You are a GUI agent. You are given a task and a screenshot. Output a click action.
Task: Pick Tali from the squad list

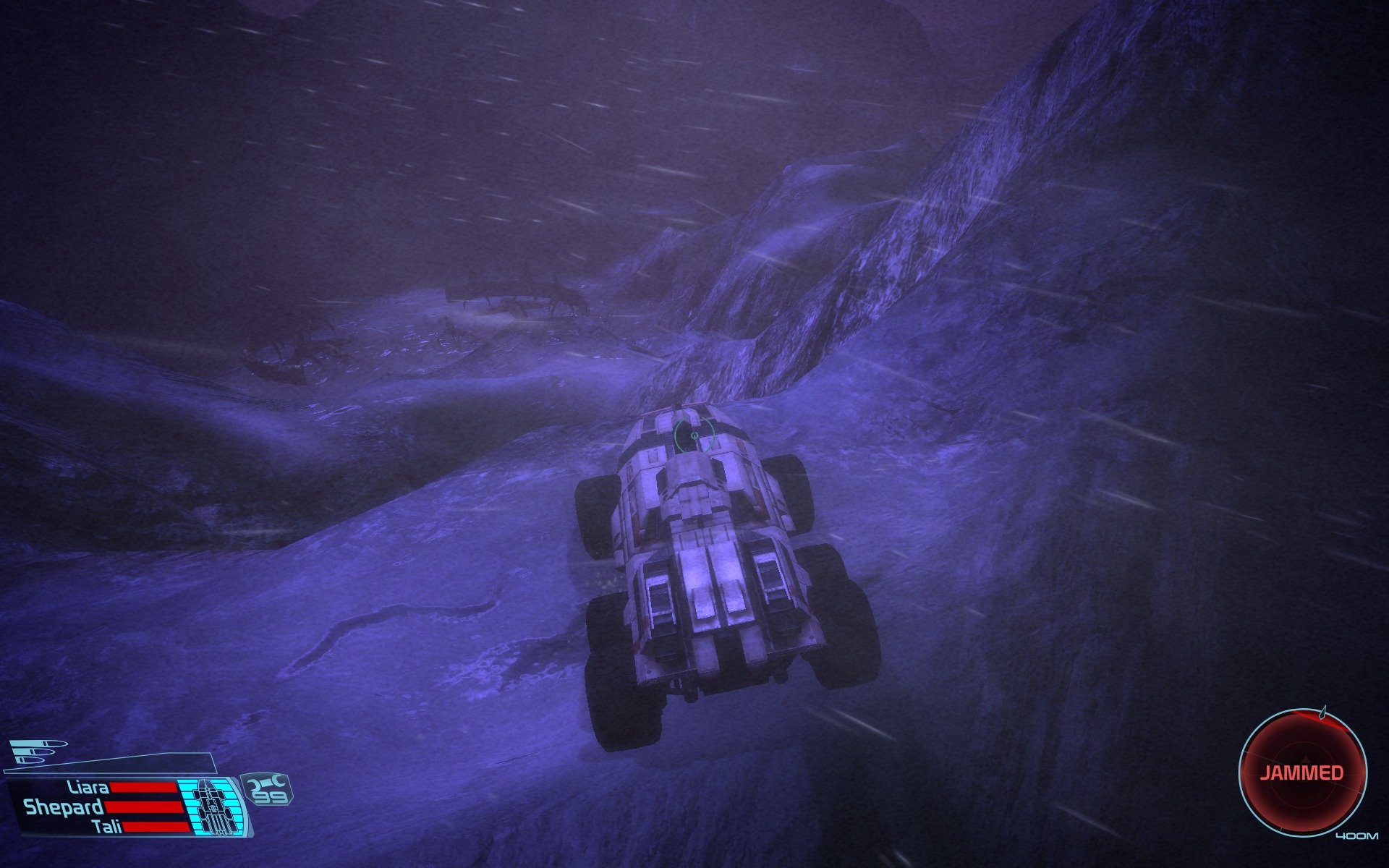[x=108, y=827]
